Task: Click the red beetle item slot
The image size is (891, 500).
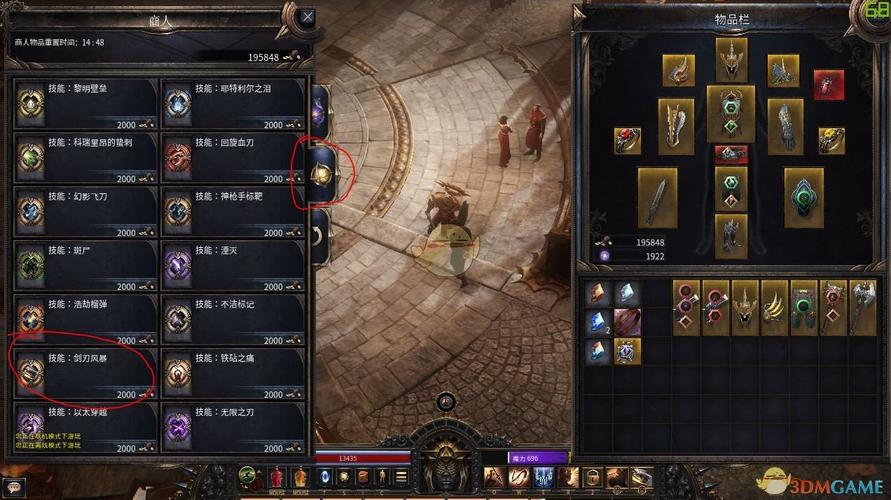Action: click(x=828, y=85)
